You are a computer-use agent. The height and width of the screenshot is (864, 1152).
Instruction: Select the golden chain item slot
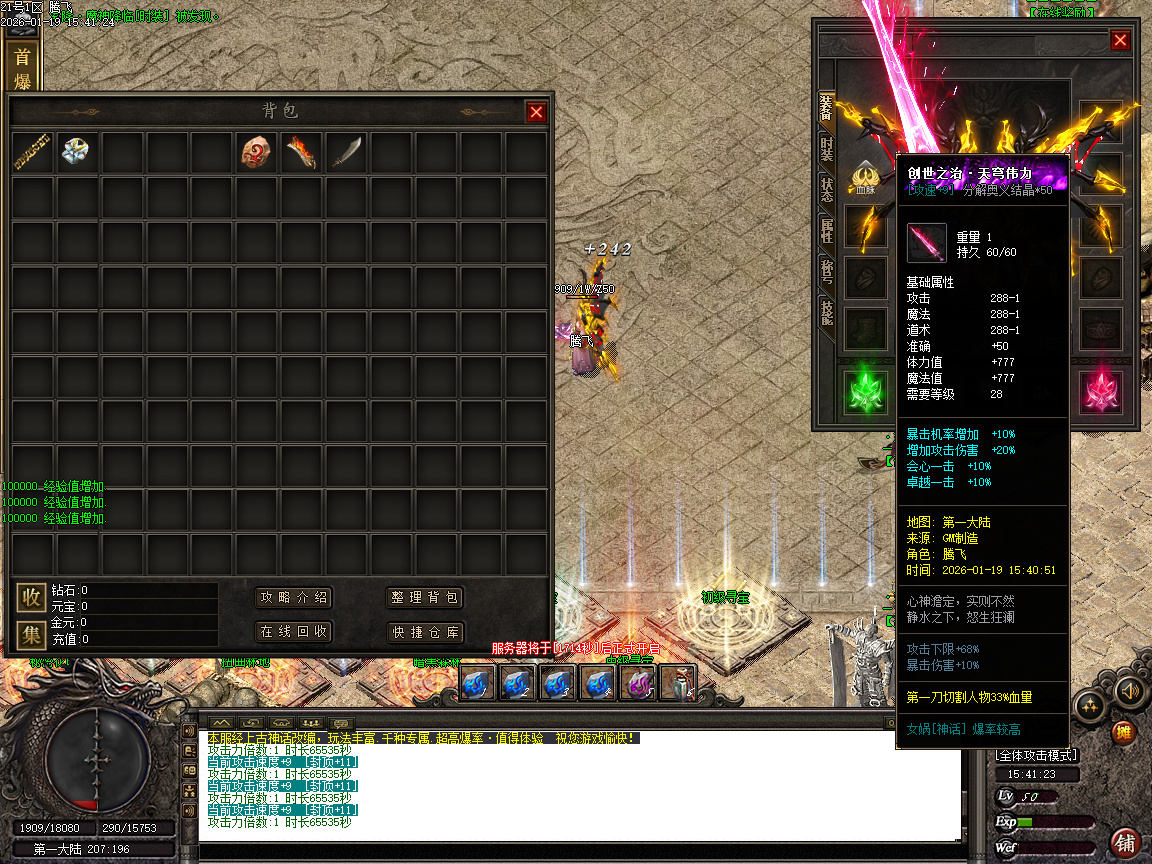33,152
